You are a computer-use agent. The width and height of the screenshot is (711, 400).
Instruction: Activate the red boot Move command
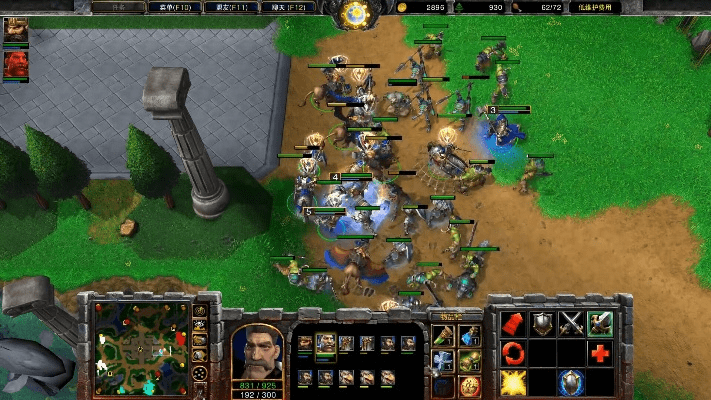click(x=513, y=323)
